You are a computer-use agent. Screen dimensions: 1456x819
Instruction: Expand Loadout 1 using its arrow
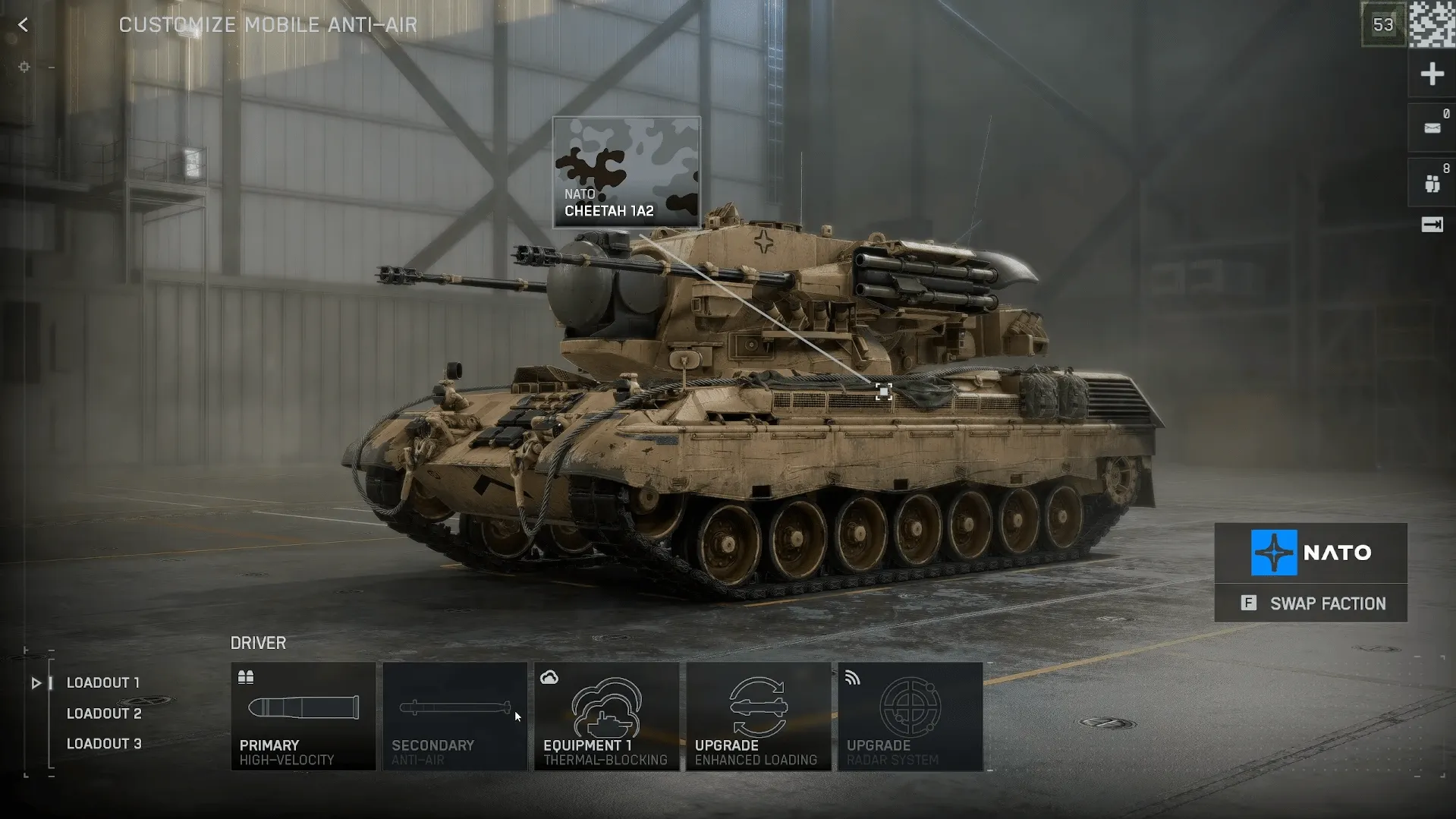[36, 682]
